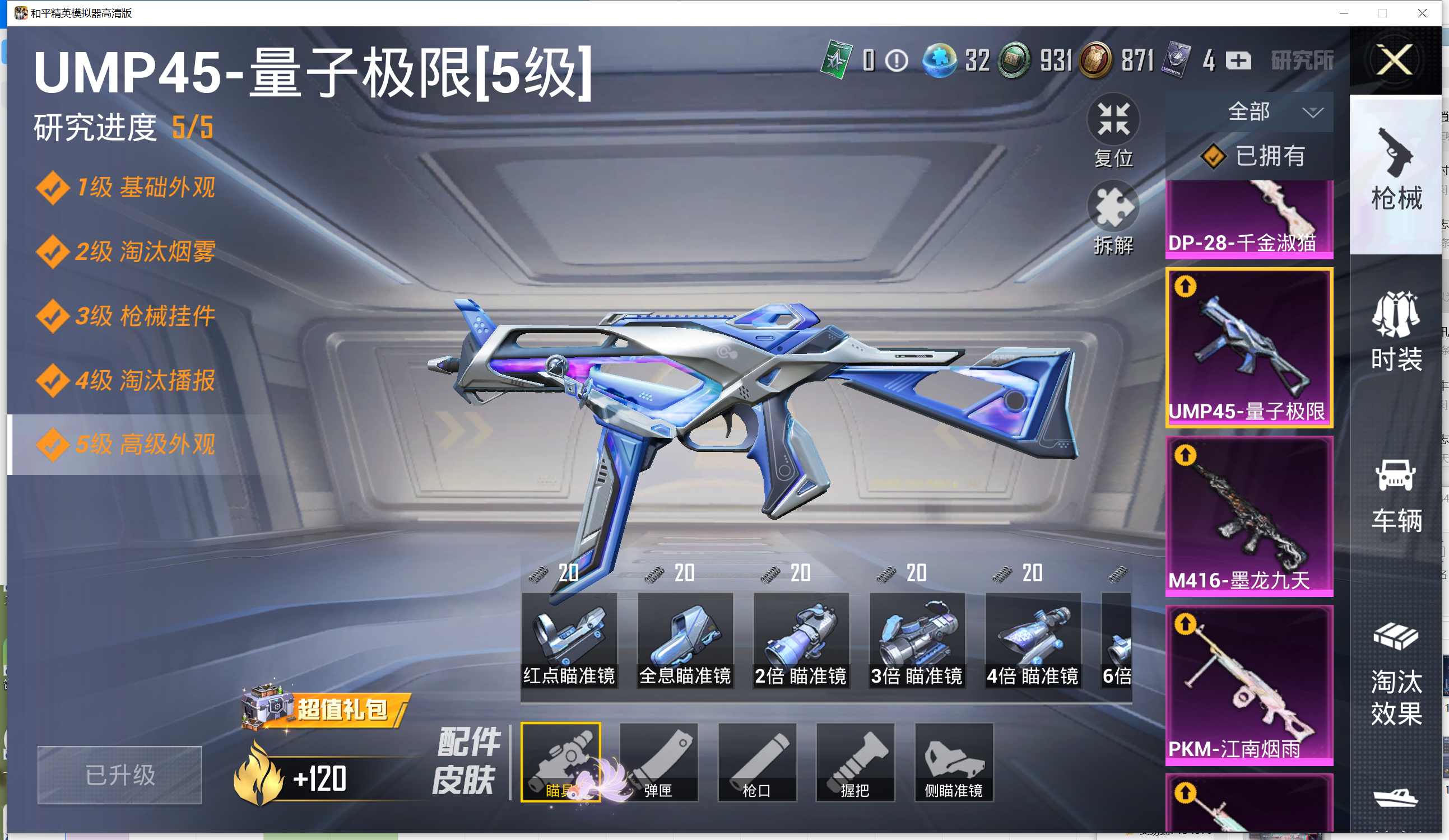Select the 红点瞄准镜 red dot sight
Viewport: 1449px width, 840px height.
(x=569, y=641)
